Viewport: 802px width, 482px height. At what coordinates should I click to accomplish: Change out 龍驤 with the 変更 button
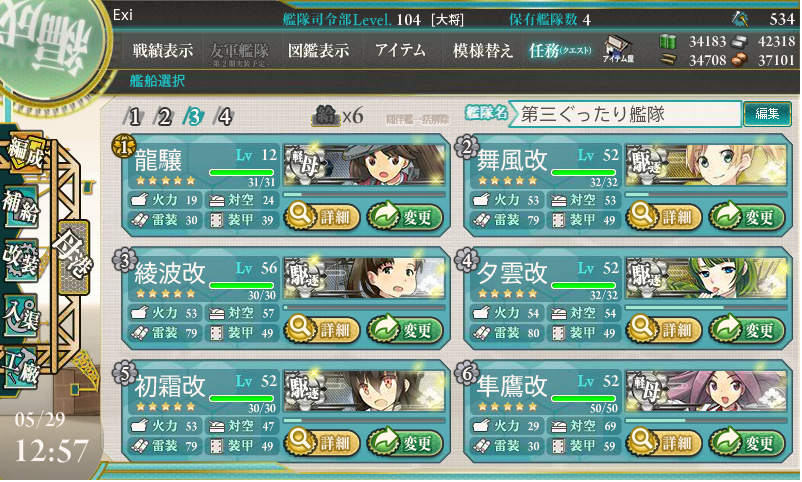(x=405, y=214)
